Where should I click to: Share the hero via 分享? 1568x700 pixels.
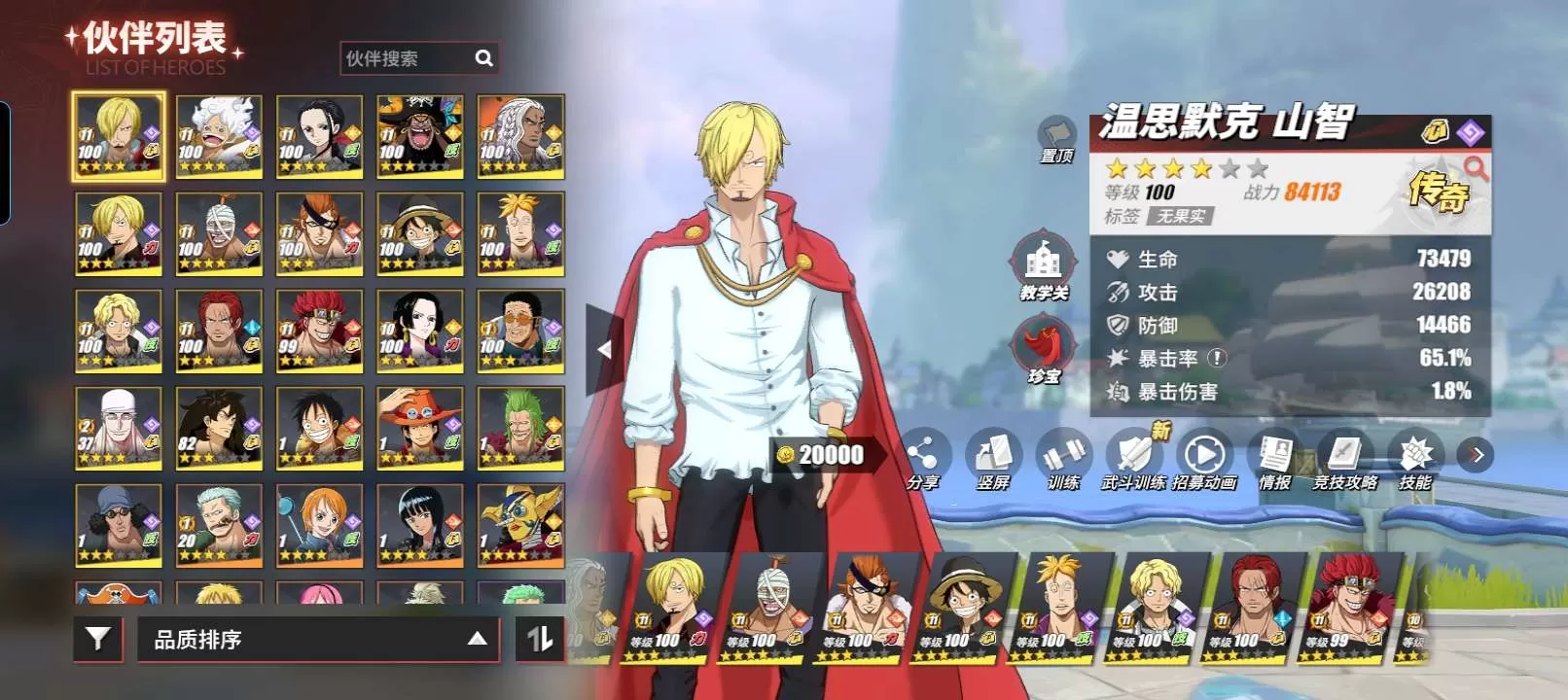pos(922,458)
